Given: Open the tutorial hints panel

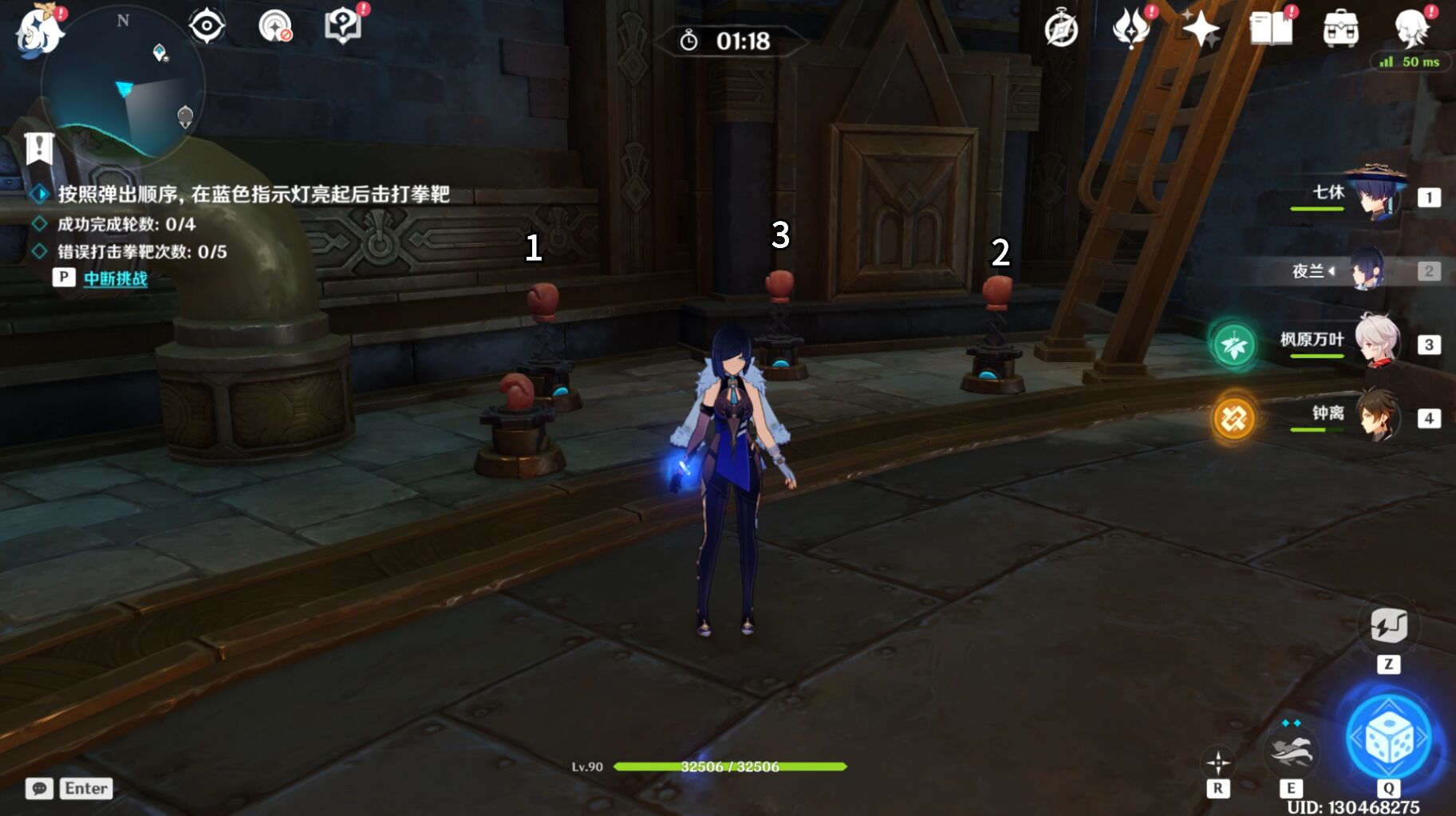Looking at the screenshot, I should click(341, 25).
